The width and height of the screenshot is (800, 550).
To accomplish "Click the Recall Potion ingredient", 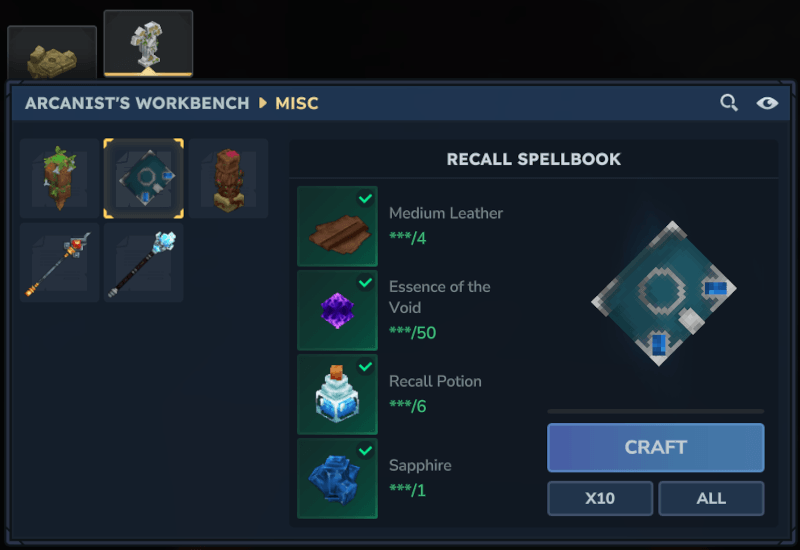I will (x=337, y=394).
